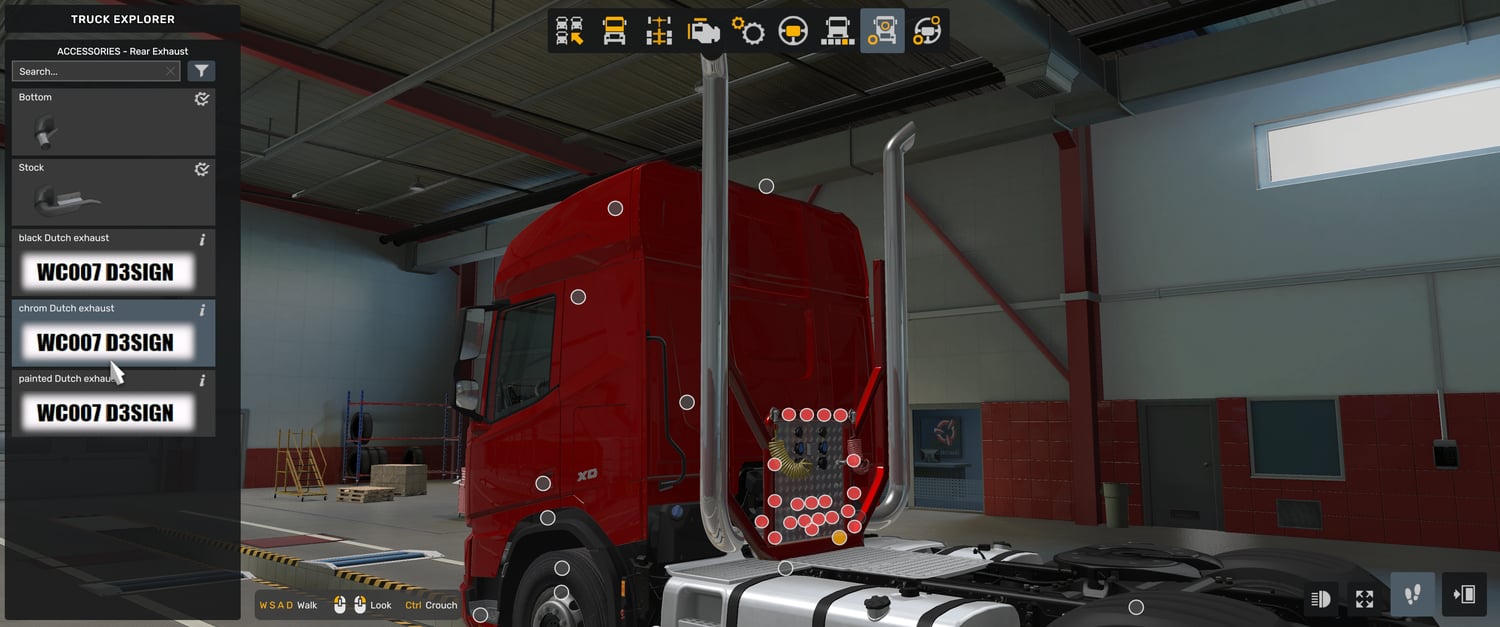1500x627 pixels.
Task: Toggle the footprints walk mode button
Action: pos(1412,596)
